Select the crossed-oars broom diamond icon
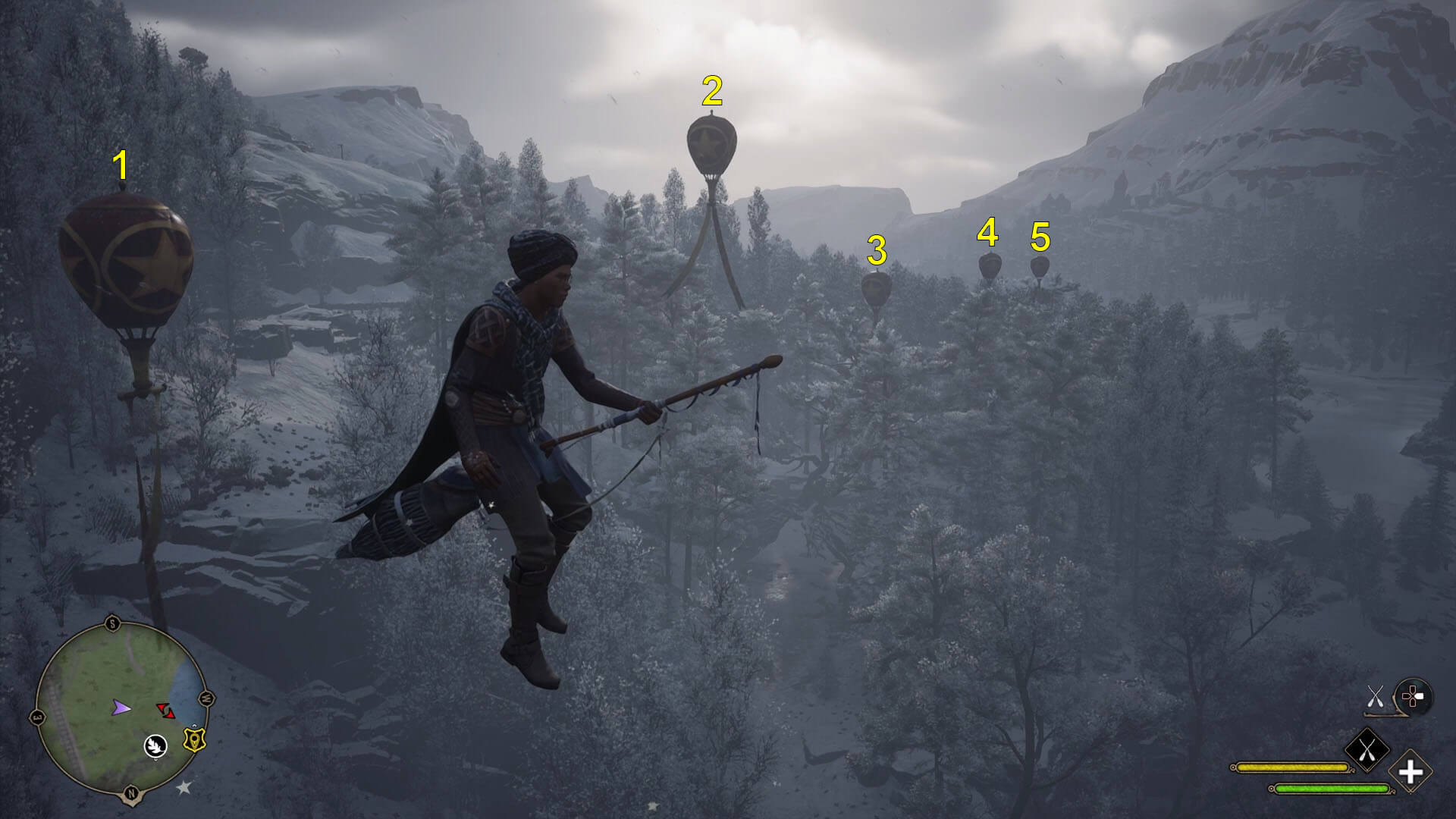The height and width of the screenshot is (819, 1456). coord(1367,748)
